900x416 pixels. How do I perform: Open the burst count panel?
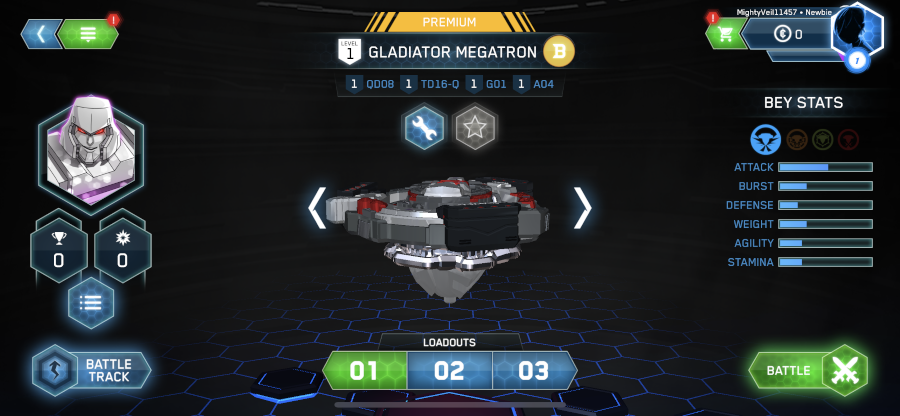click(122, 250)
